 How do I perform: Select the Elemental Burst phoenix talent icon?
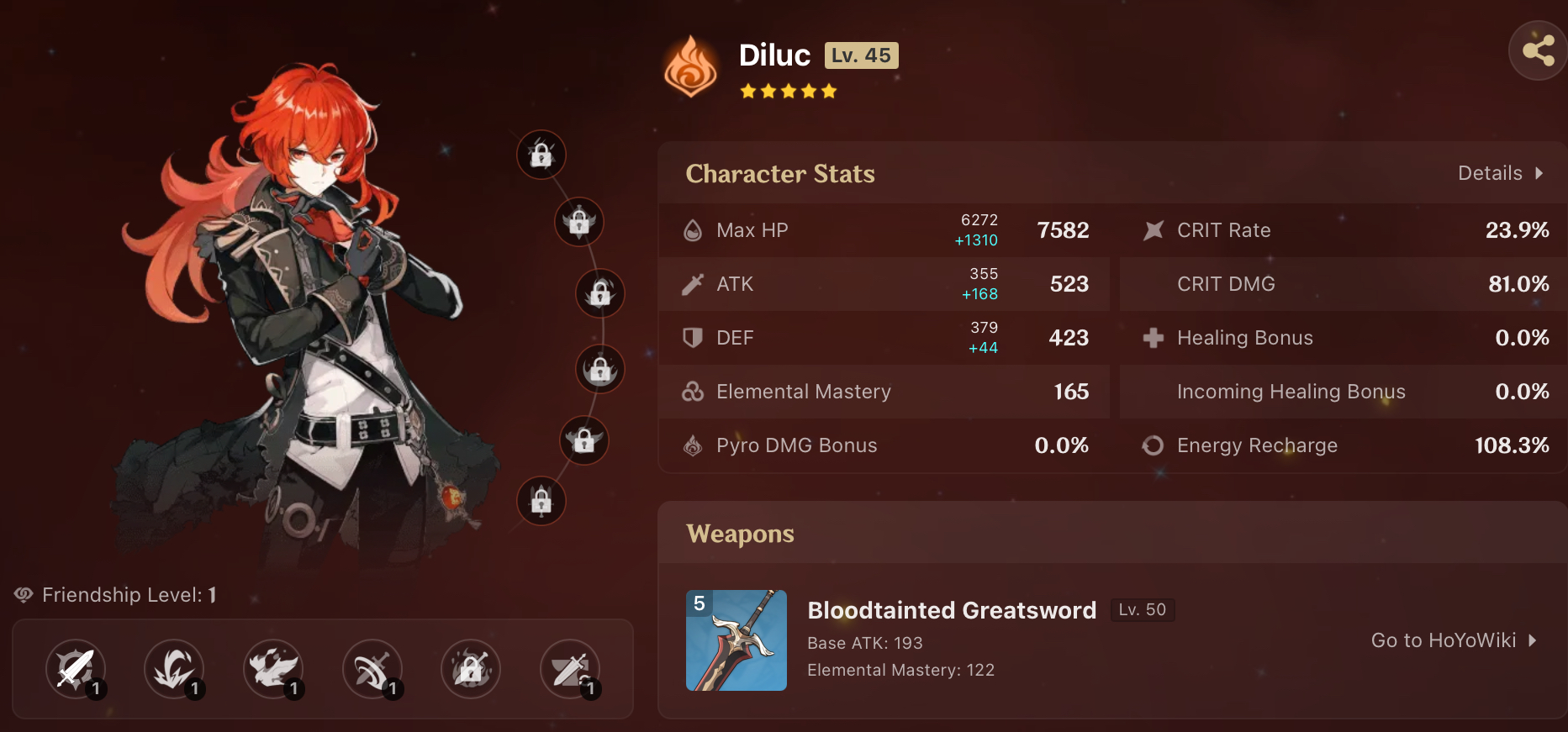pos(273,668)
